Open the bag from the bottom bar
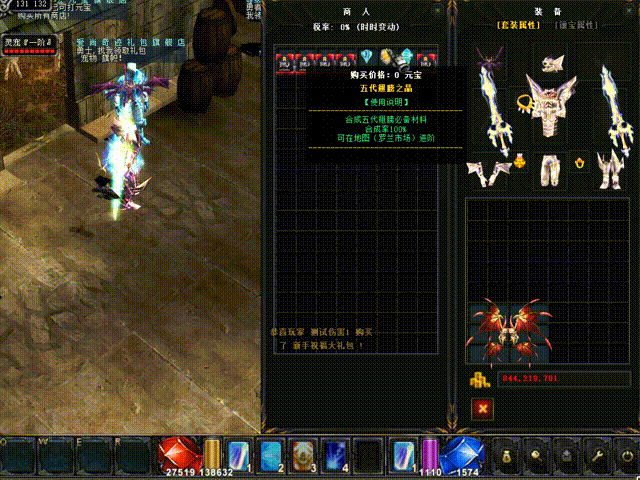 click(504, 456)
